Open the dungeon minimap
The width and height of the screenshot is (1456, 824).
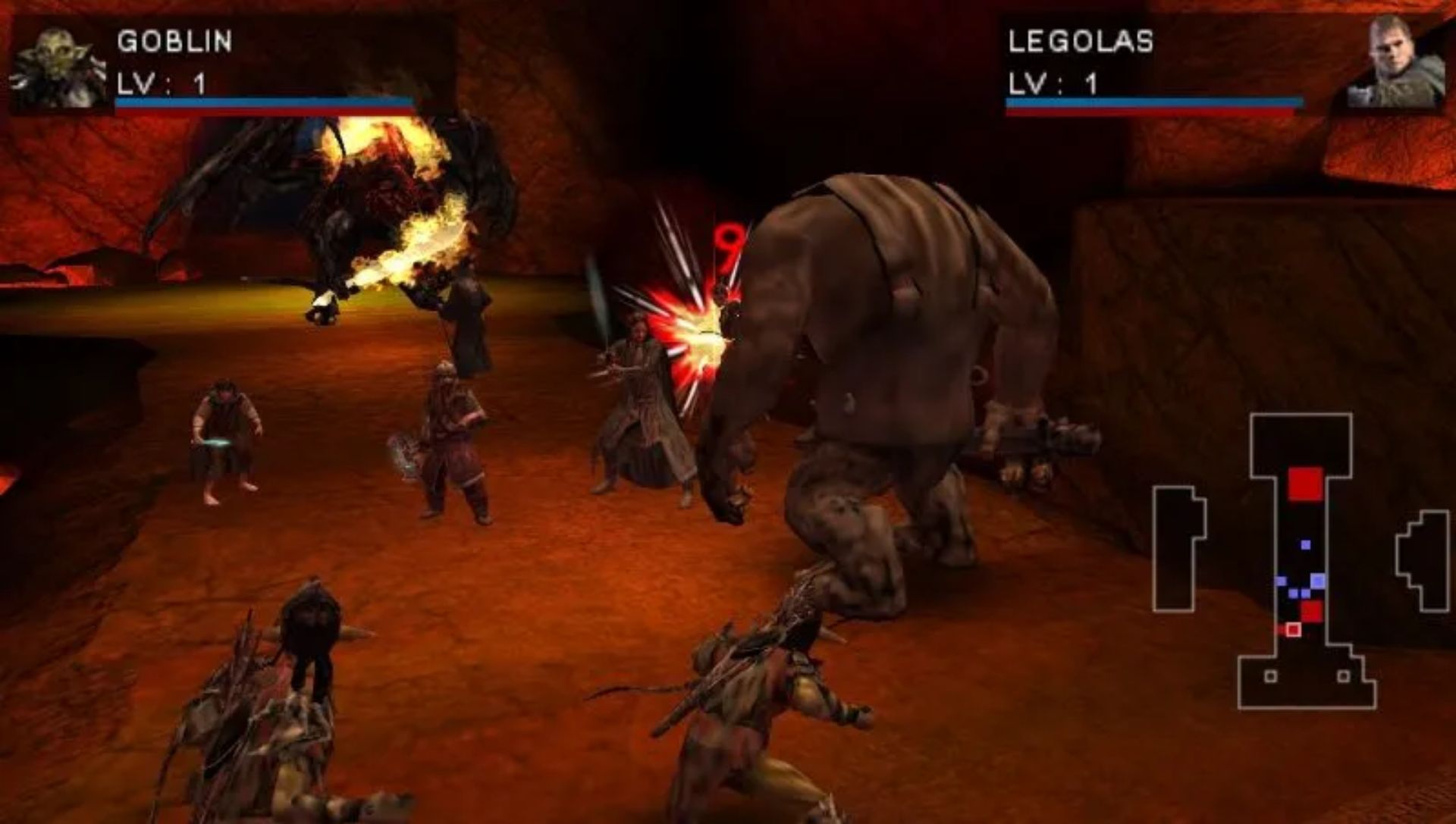(1300, 561)
